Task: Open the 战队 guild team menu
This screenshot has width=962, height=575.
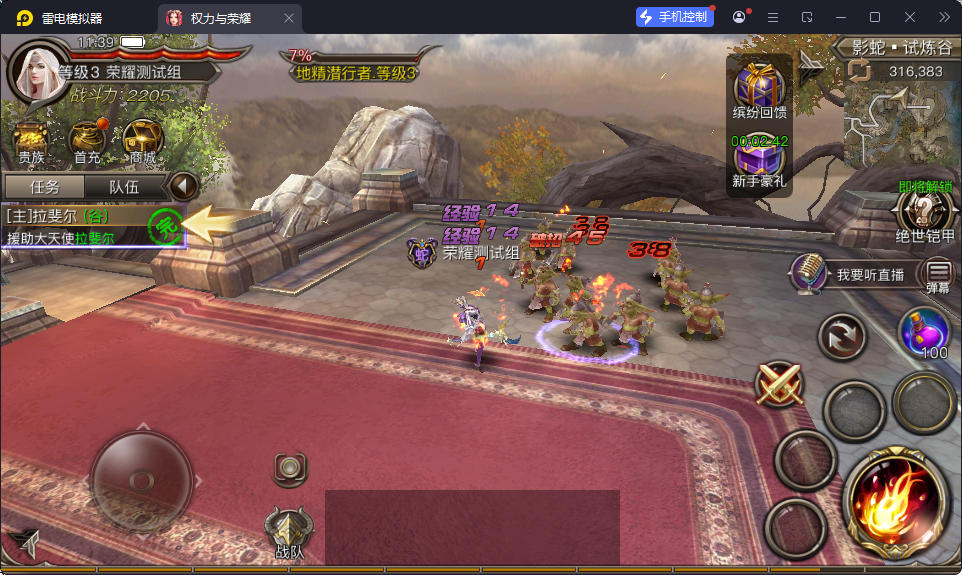Action: pos(289,532)
